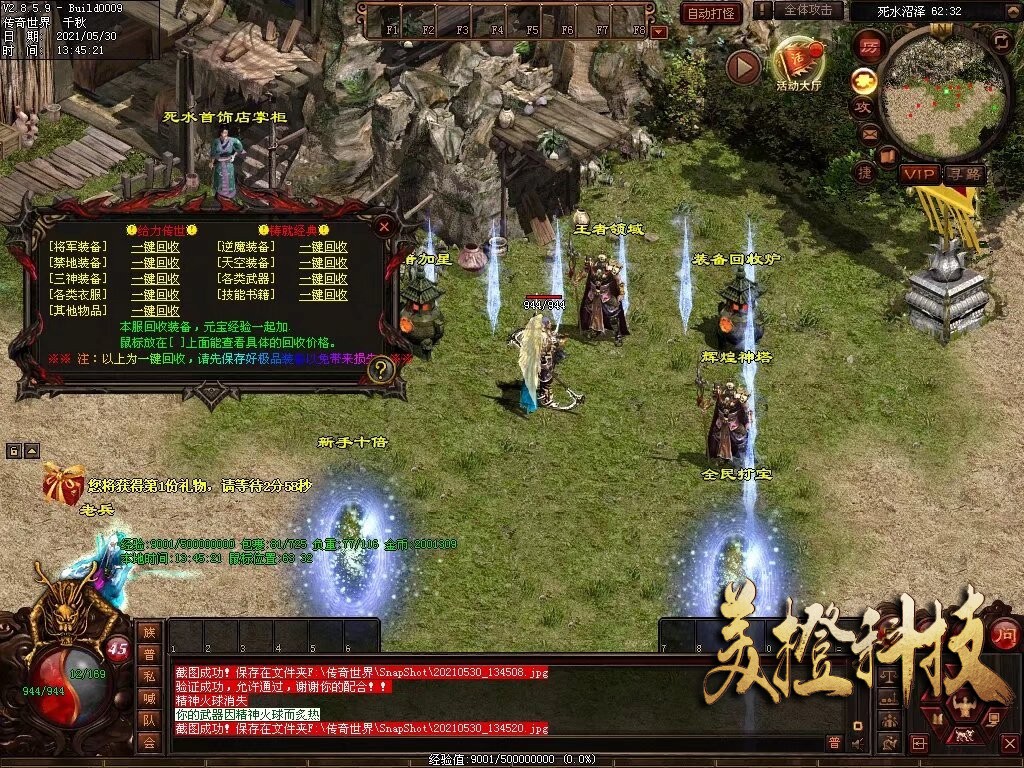Select the 全体攻击 attack mode button
Screen dimensions: 1024x768
[x=808, y=10]
